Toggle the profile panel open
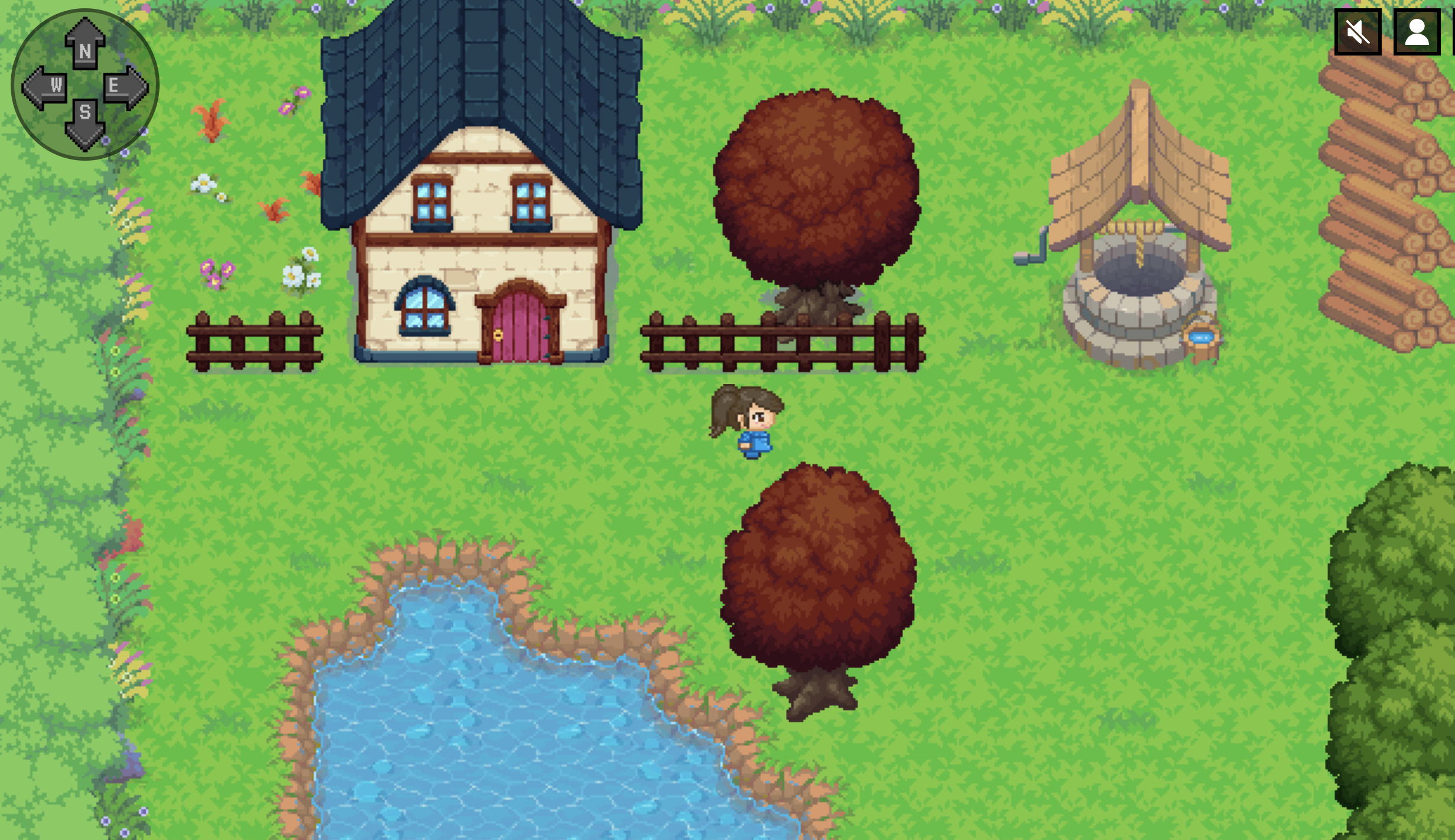 (1417, 32)
